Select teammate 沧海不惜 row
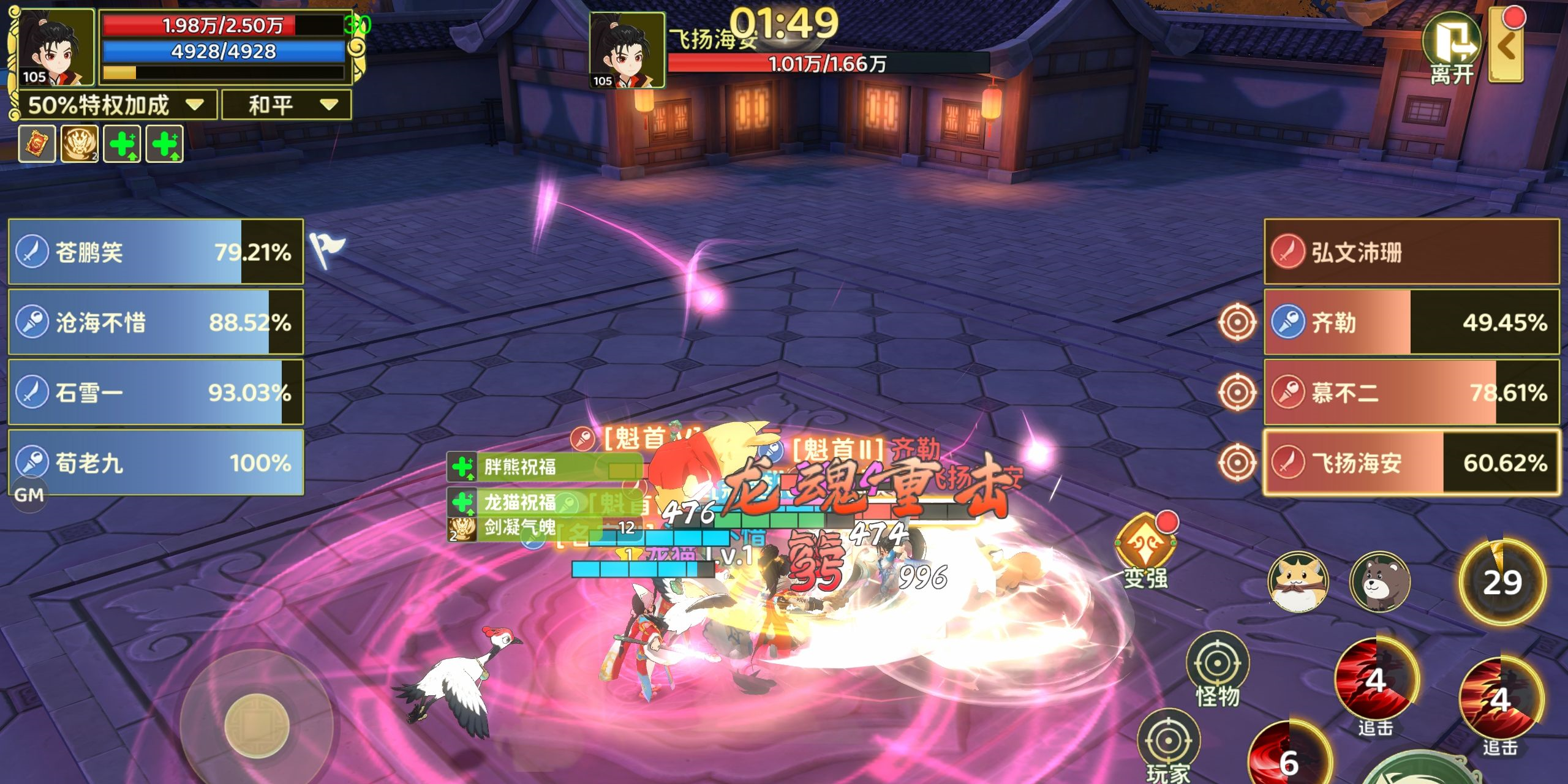Viewport: 1568px width, 784px height. coord(156,322)
